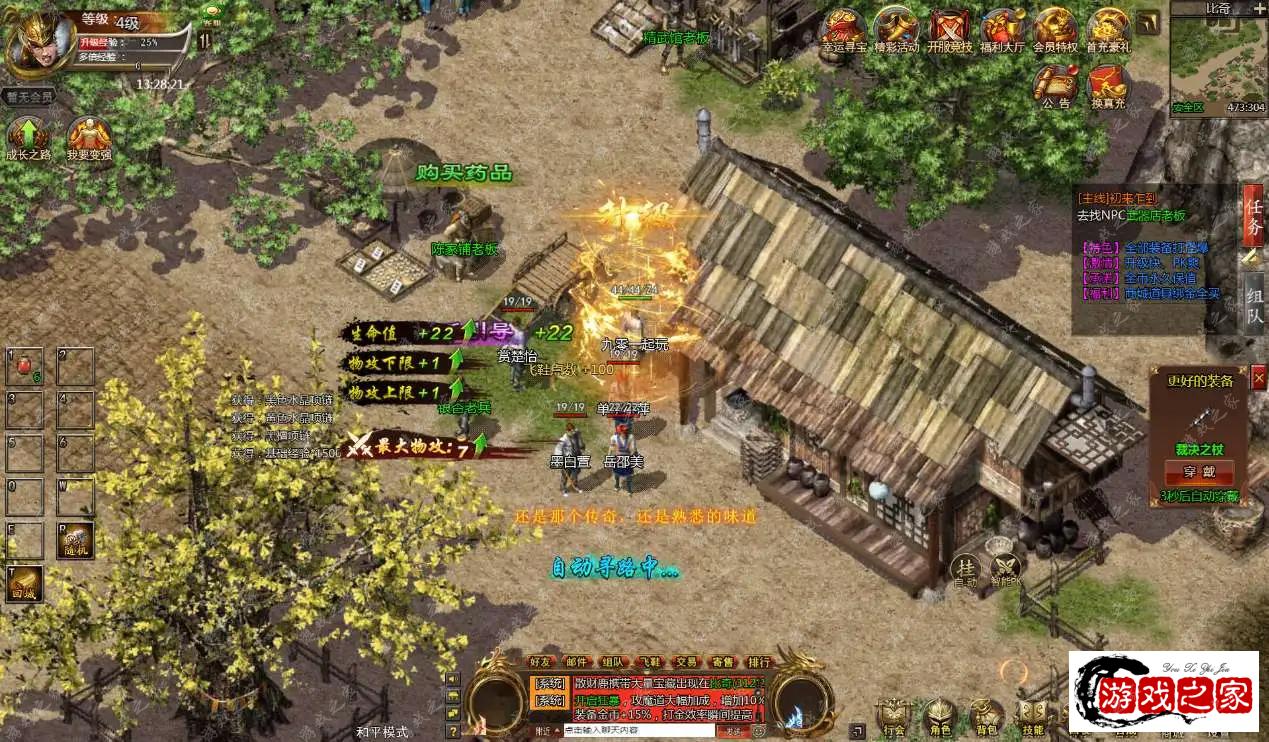This screenshot has width=1269, height=742.
Task: Close the 更好的装备 equipment popup
Action: (x=1258, y=376)
